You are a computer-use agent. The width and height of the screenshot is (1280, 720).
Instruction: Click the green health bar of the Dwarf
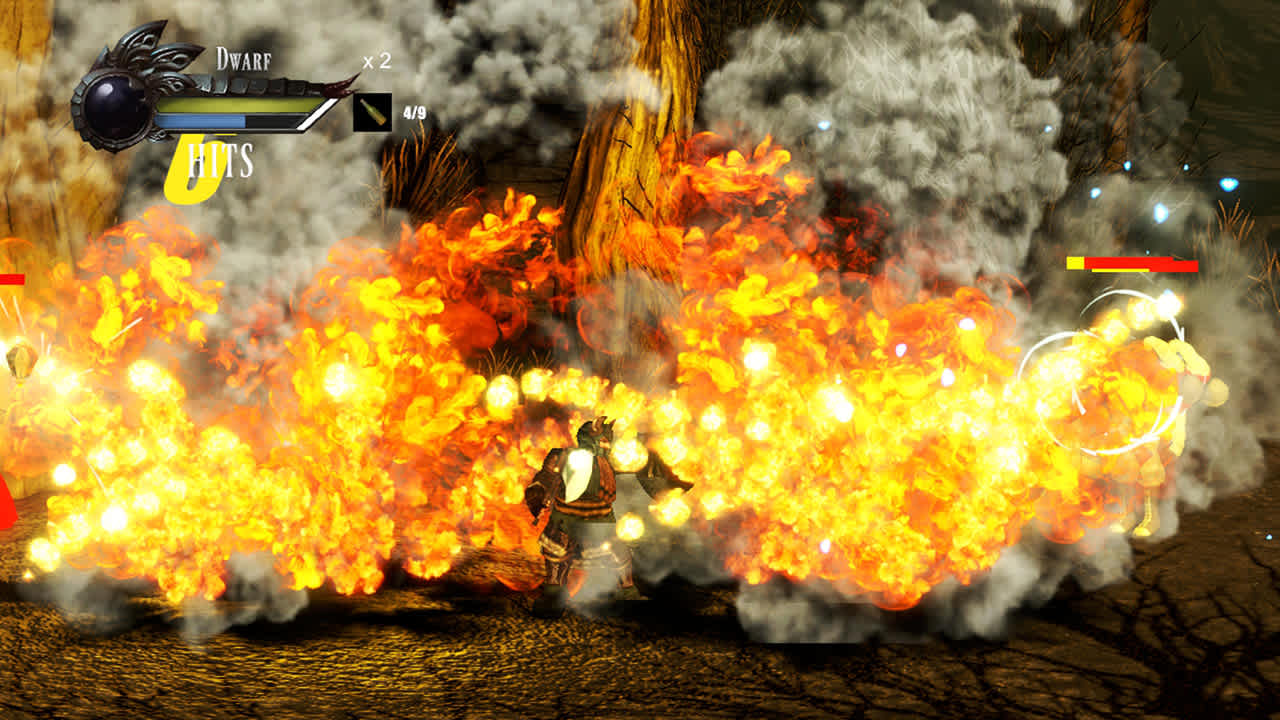(236, 105)
